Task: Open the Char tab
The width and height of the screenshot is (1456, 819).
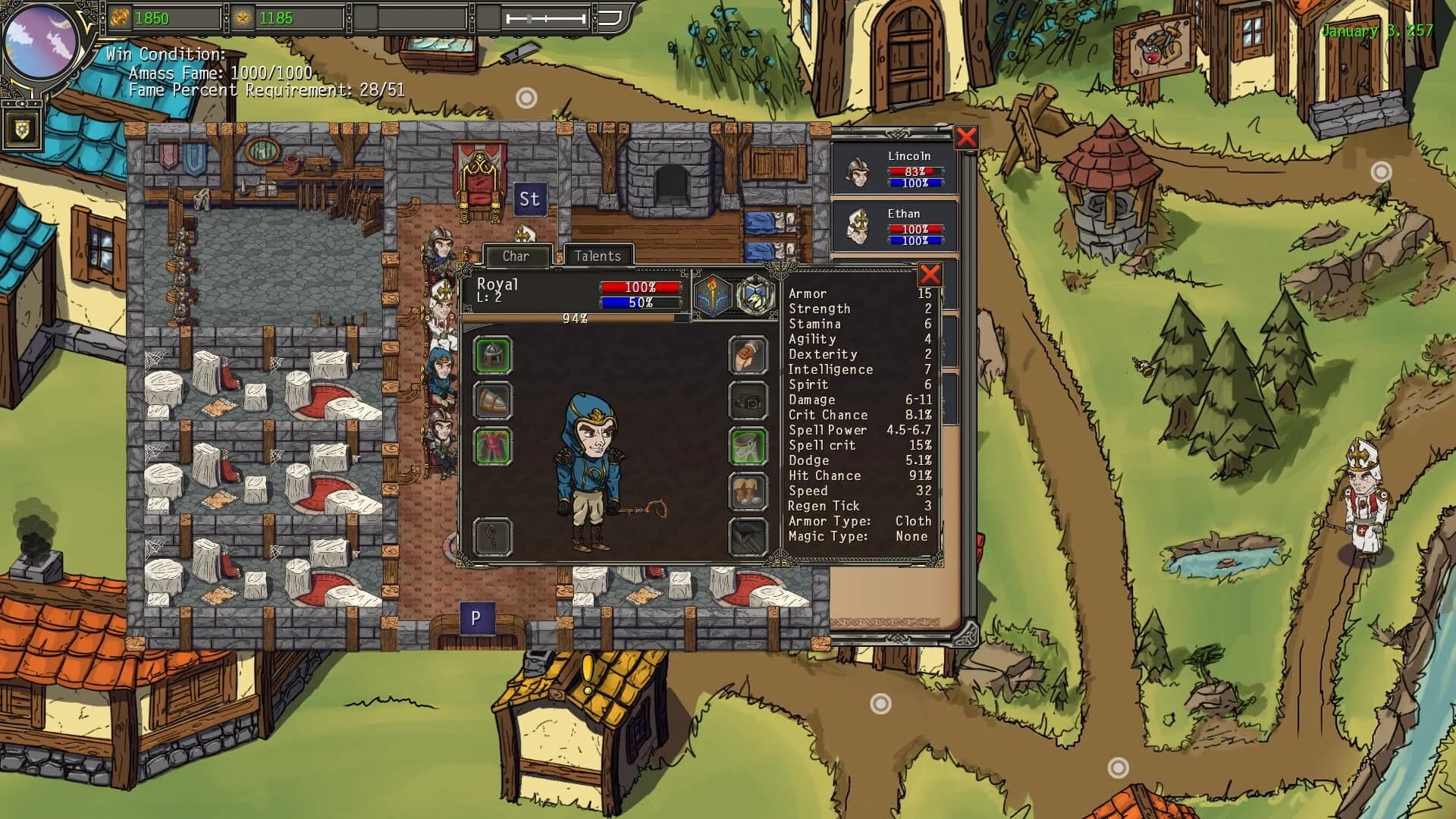Action: [517, 256]
